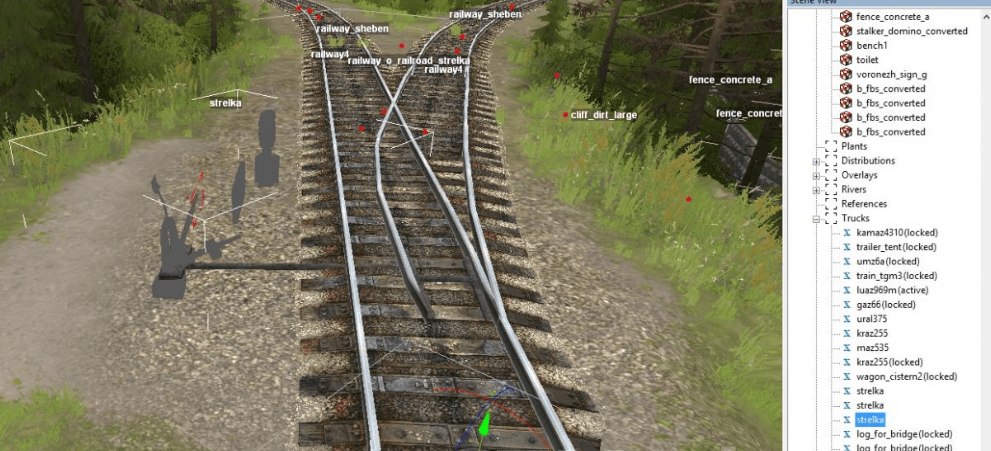The width and height of the screenshot is (991, 451).
Task: Select the fence_concrete_a tree item
Action: point(892,17)
